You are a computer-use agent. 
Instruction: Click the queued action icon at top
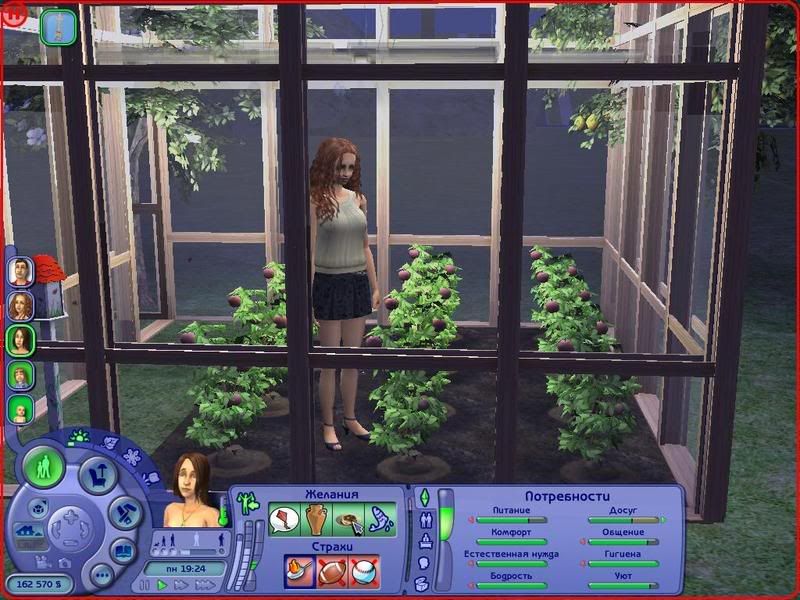pyautogui.click(x=59, y=25)
